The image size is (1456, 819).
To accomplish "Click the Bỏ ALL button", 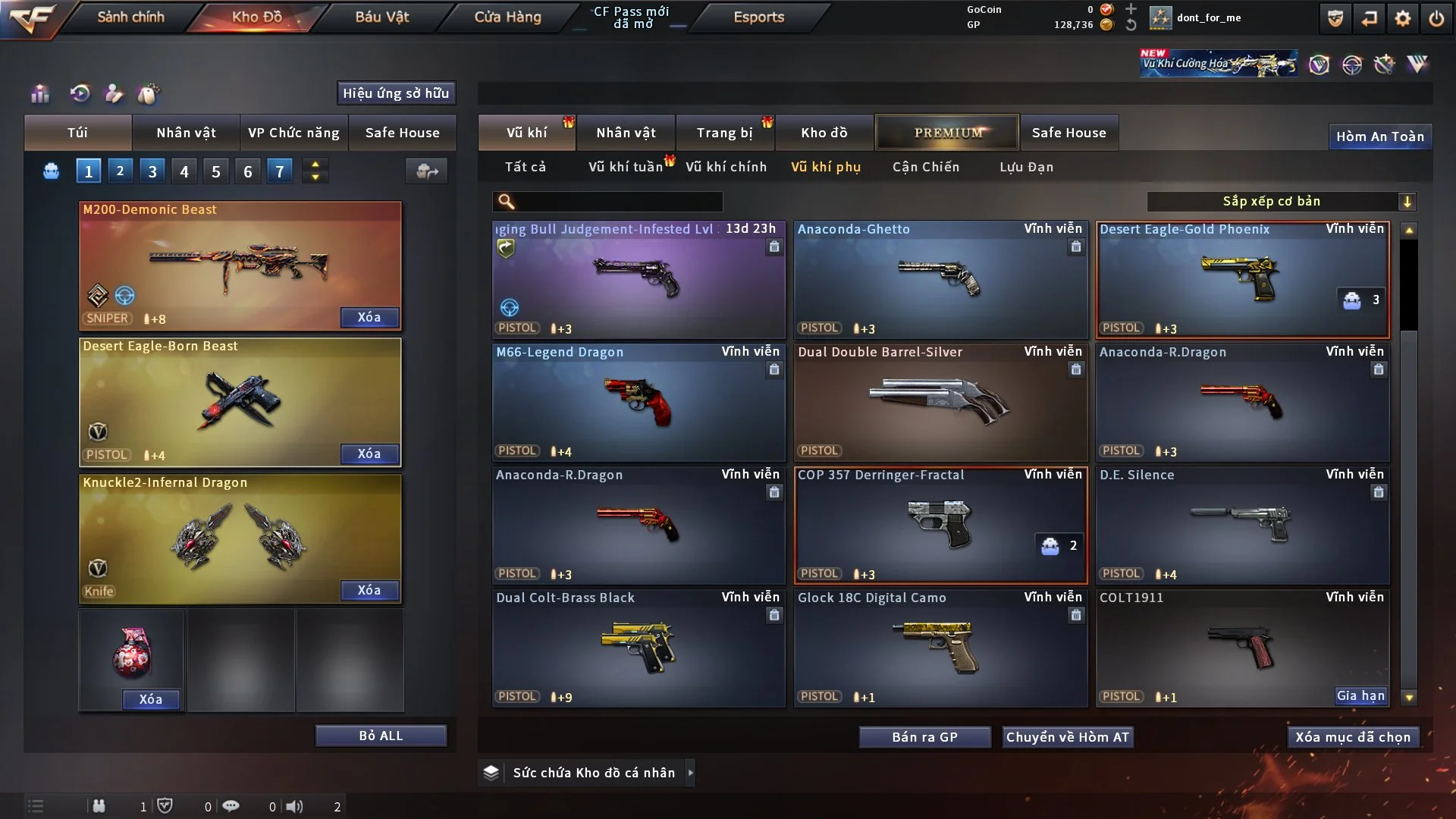I will click(381, 736).
